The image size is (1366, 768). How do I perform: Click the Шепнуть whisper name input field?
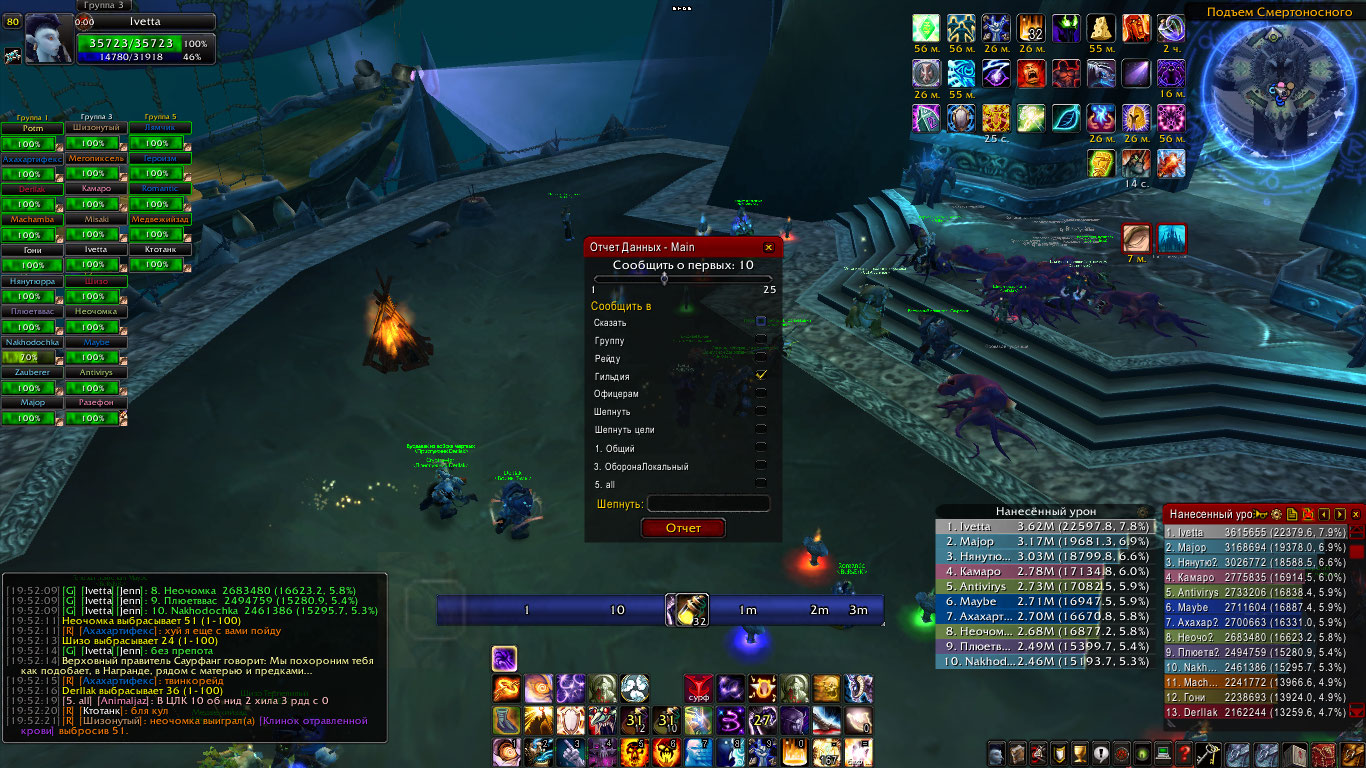click(x=708, y=504)
